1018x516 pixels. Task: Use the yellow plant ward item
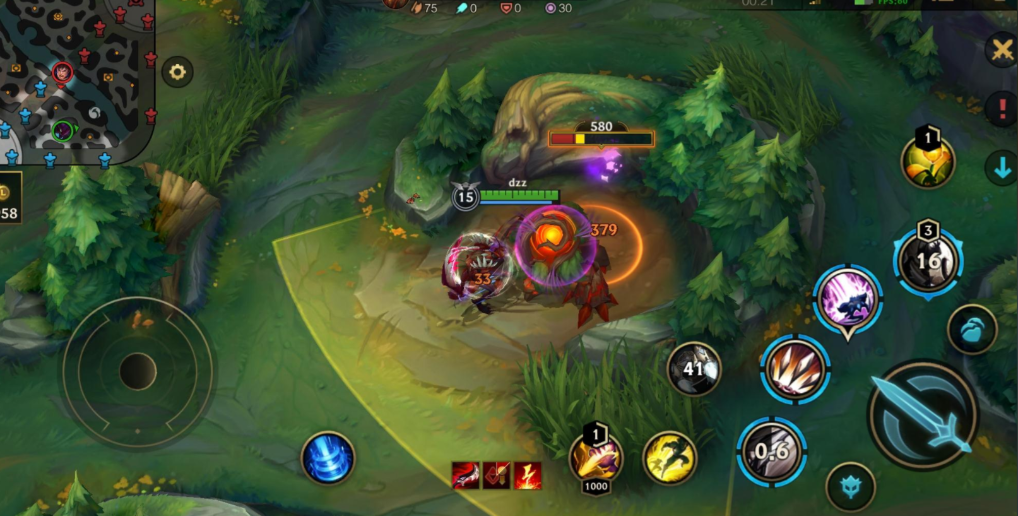click(x=927, y=162)
